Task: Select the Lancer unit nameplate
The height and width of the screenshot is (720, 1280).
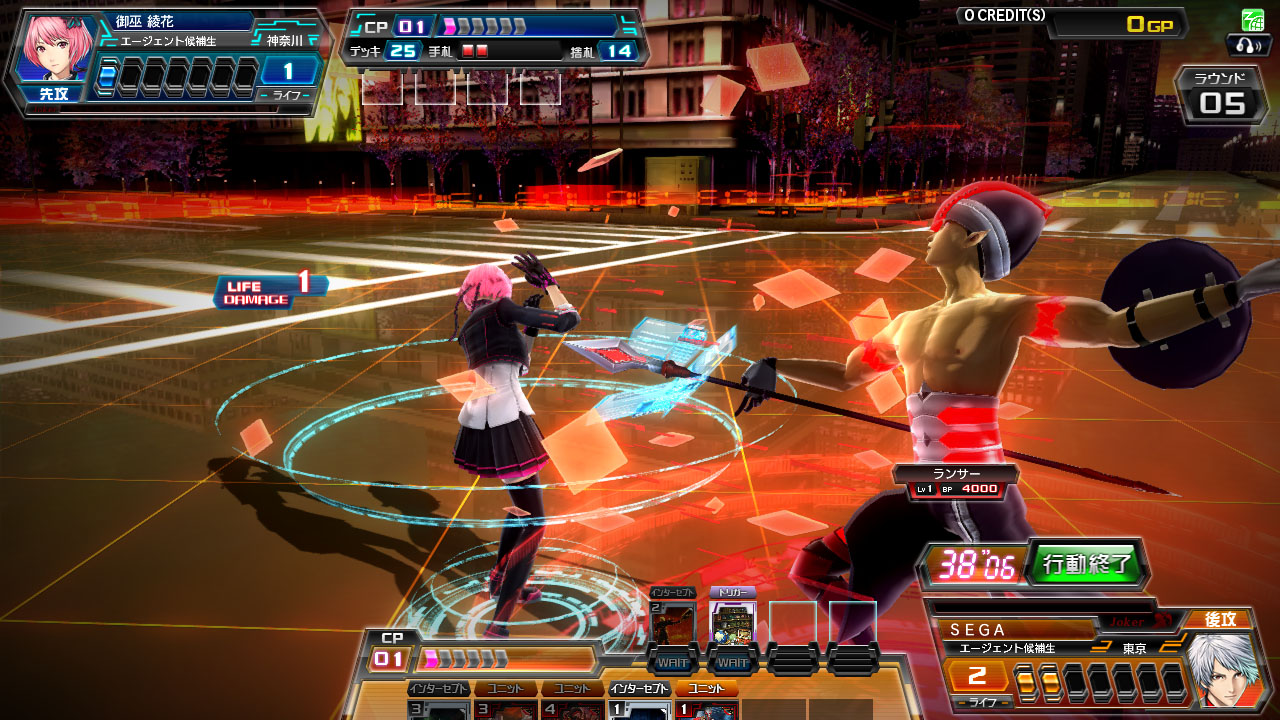Action: (x=956, y=481)
